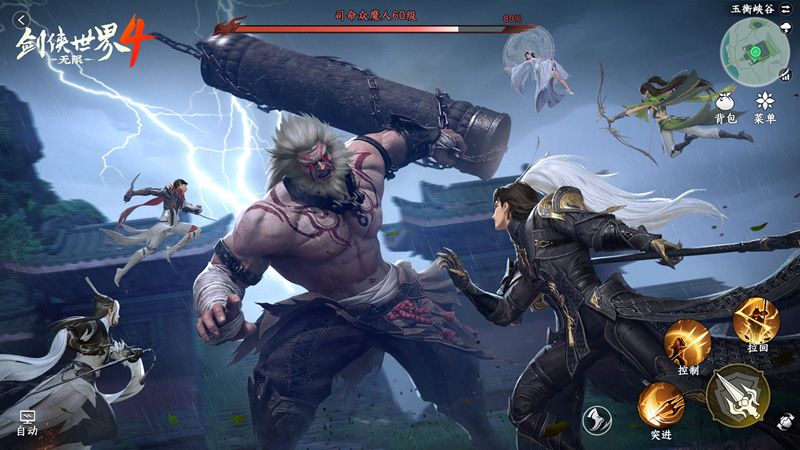This screenshot has width=800, height=450.
Task: Activate the winged boot dodge button
Action: (596, 420)
